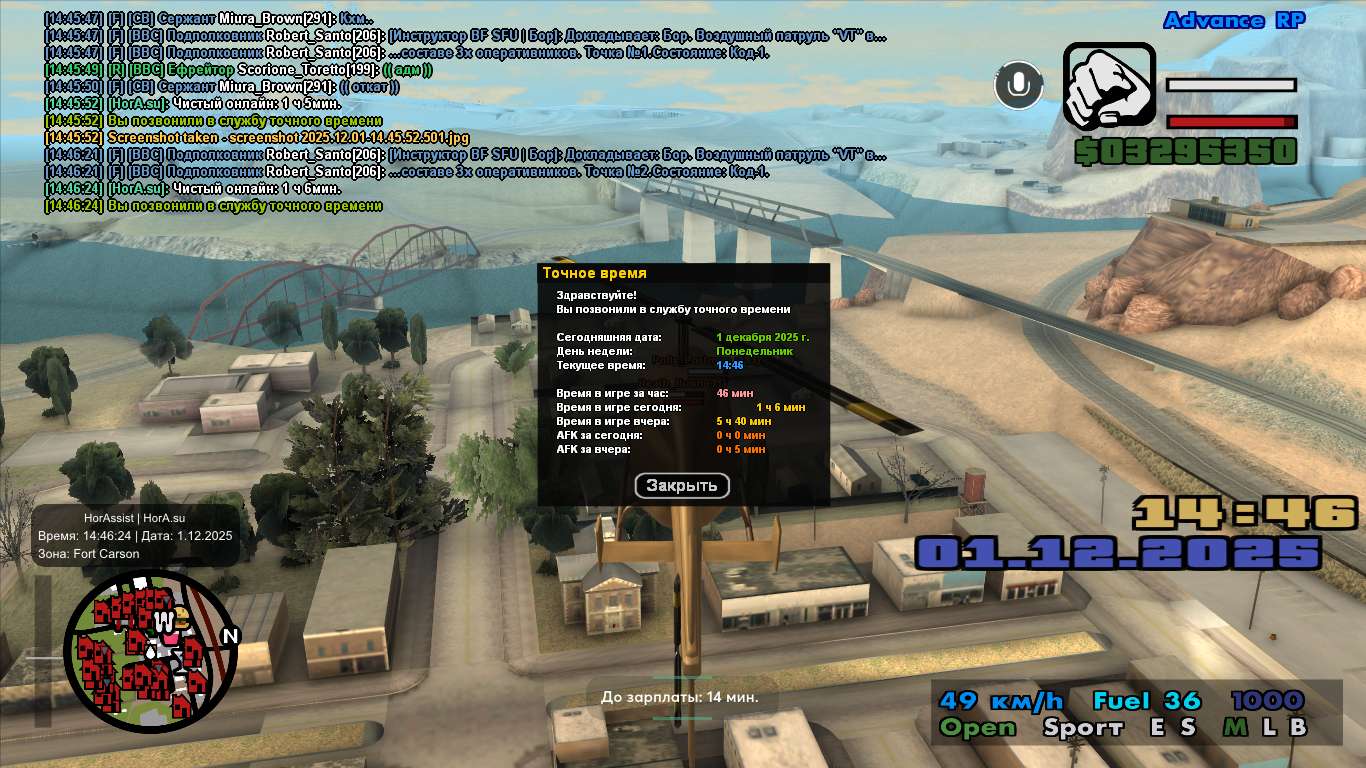1366x768 pixels.
Task: Close the Точное время dialog with Закрыть
Action: [682, 486]
